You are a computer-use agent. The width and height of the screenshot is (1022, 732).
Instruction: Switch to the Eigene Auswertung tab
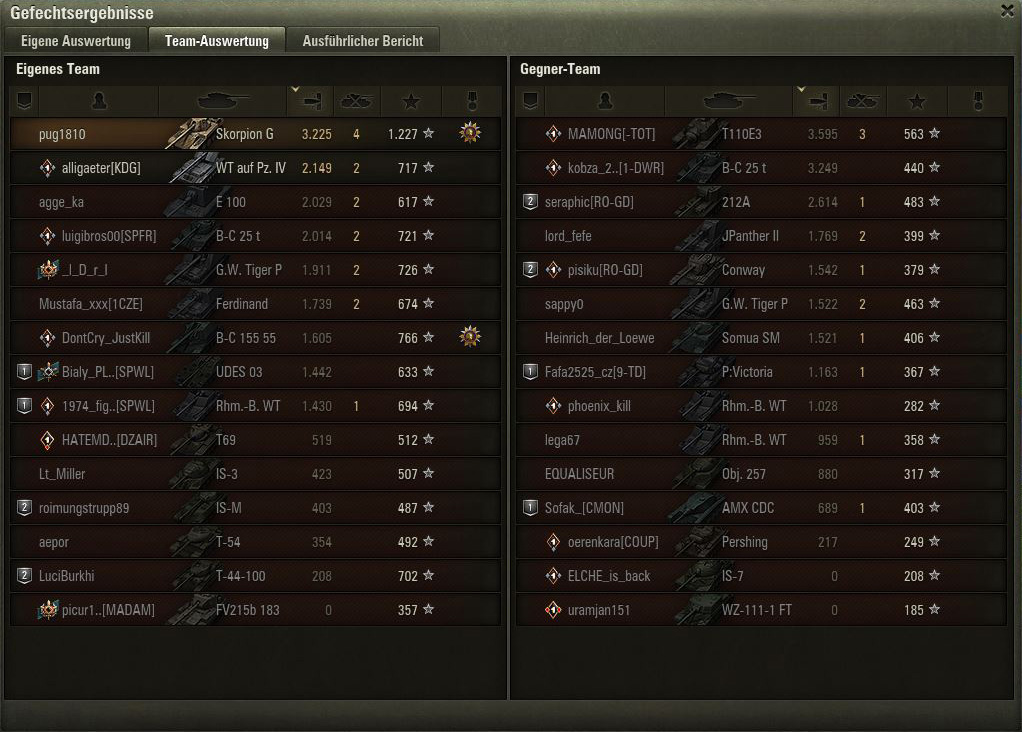[x=76, y=41]
